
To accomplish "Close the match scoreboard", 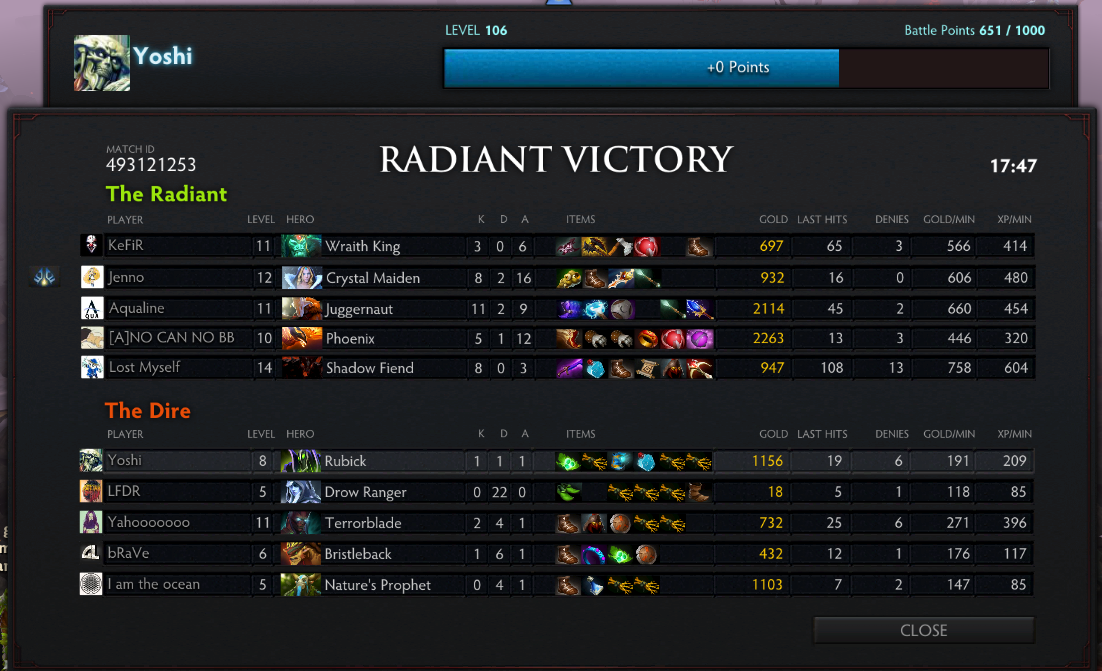I will point(923,630).
